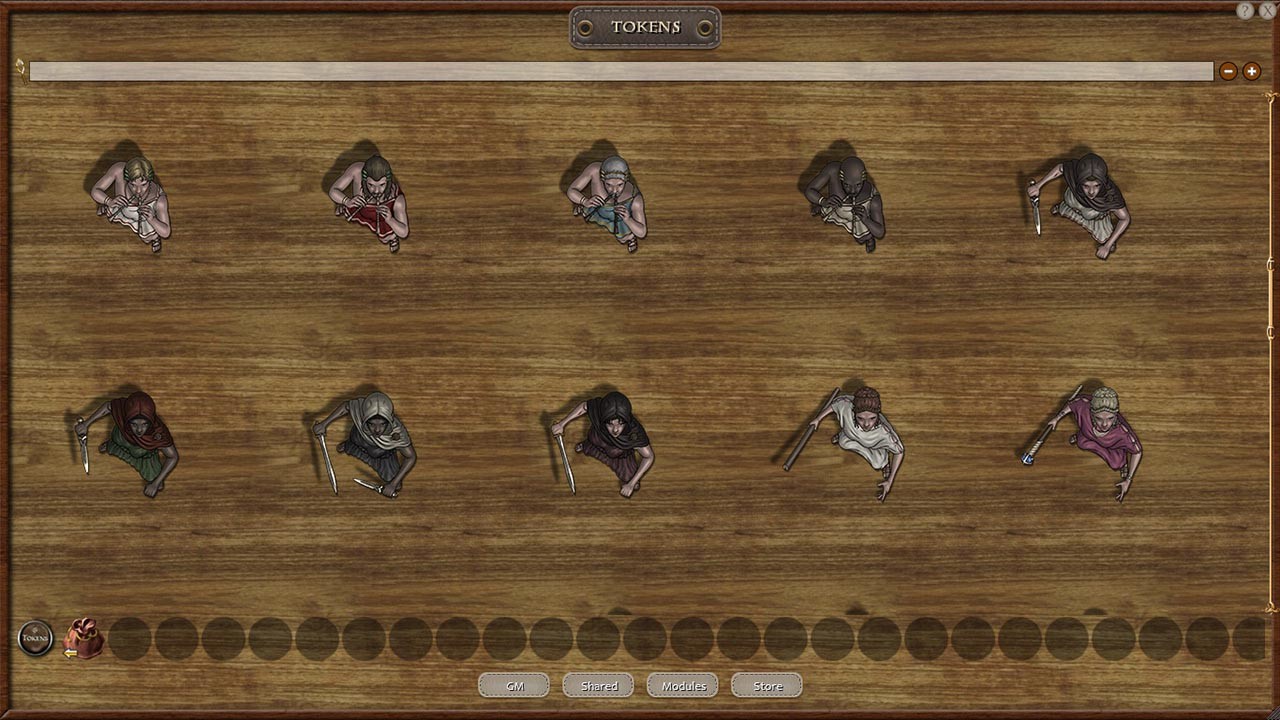
Task: Switch to the GM tab
Action: pos(513,685)
